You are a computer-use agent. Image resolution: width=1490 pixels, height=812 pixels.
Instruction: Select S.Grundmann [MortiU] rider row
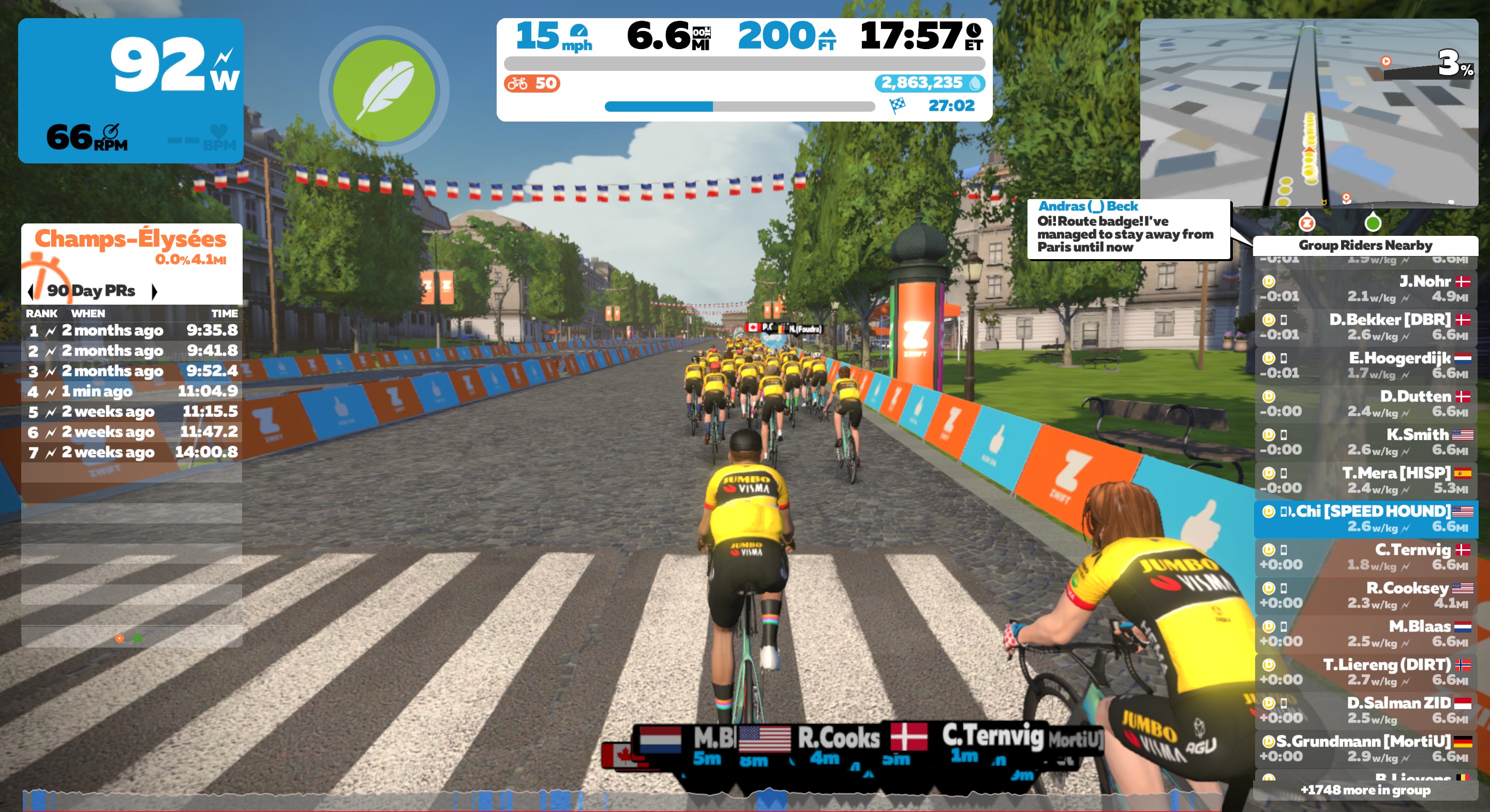coord(1365,748)
